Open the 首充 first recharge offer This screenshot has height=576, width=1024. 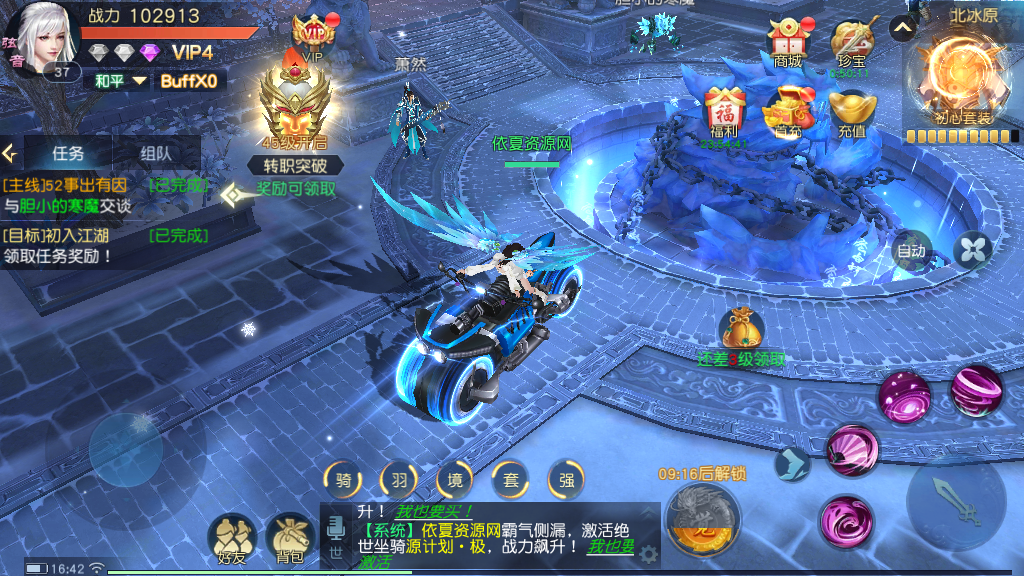[x=788, y=112]
